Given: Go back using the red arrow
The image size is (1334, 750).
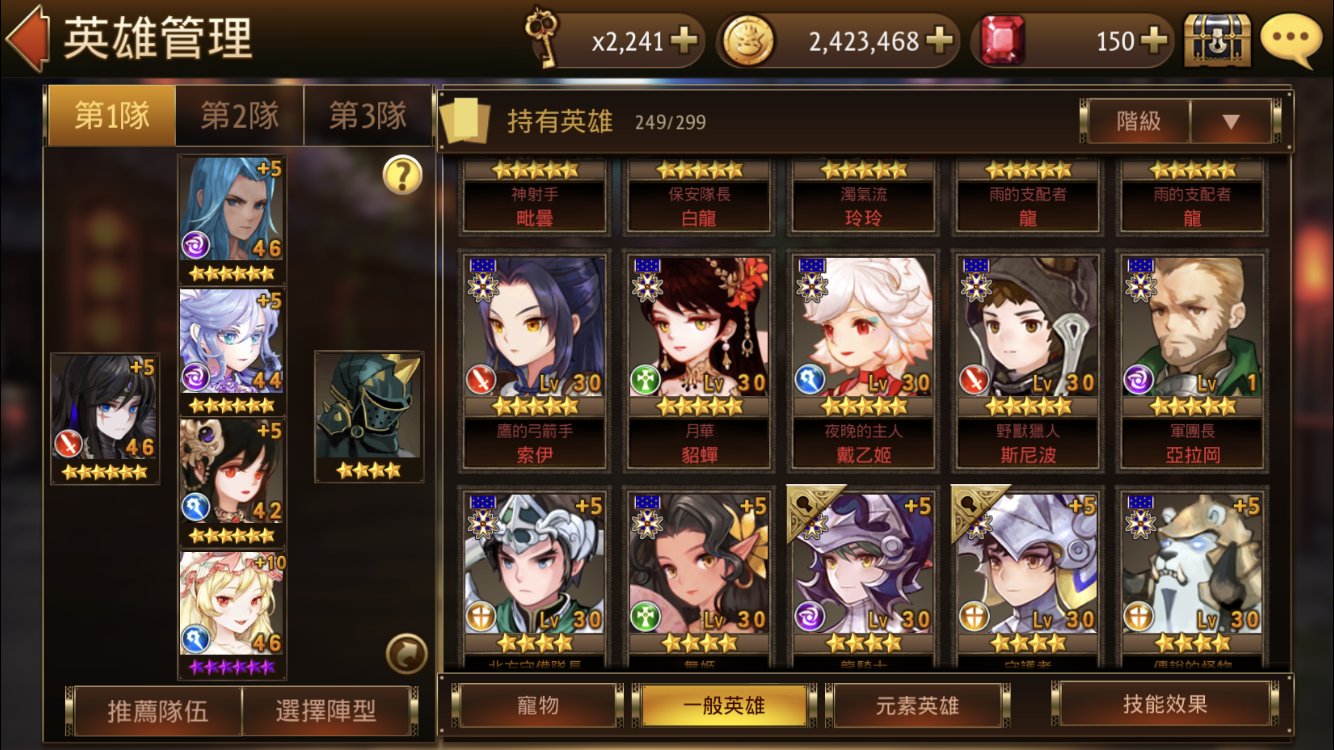Looking at the screenshot, I should tap(27, 39).
